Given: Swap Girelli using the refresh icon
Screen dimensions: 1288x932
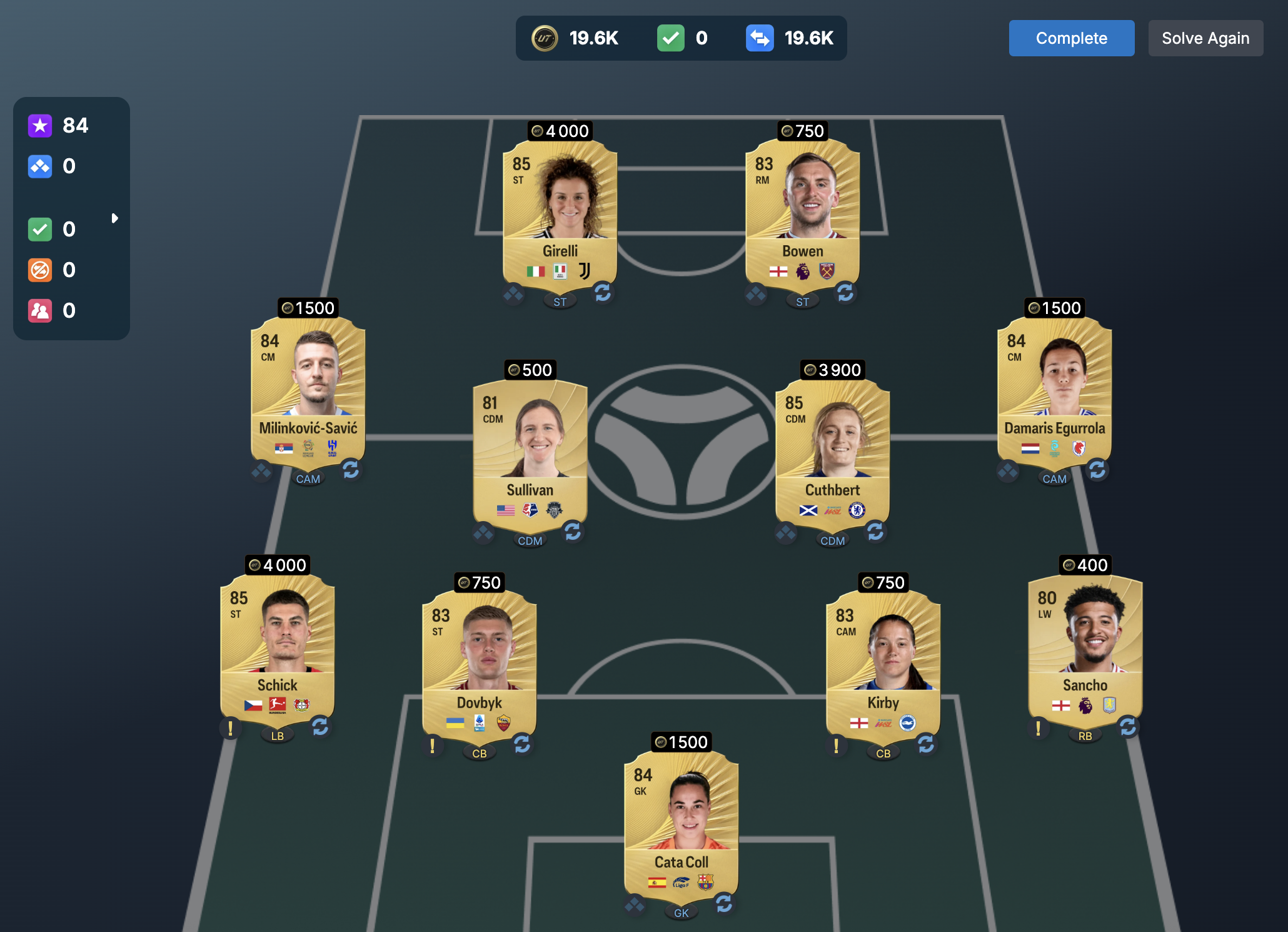Looking at the screenshot, I should click(603, 292).
